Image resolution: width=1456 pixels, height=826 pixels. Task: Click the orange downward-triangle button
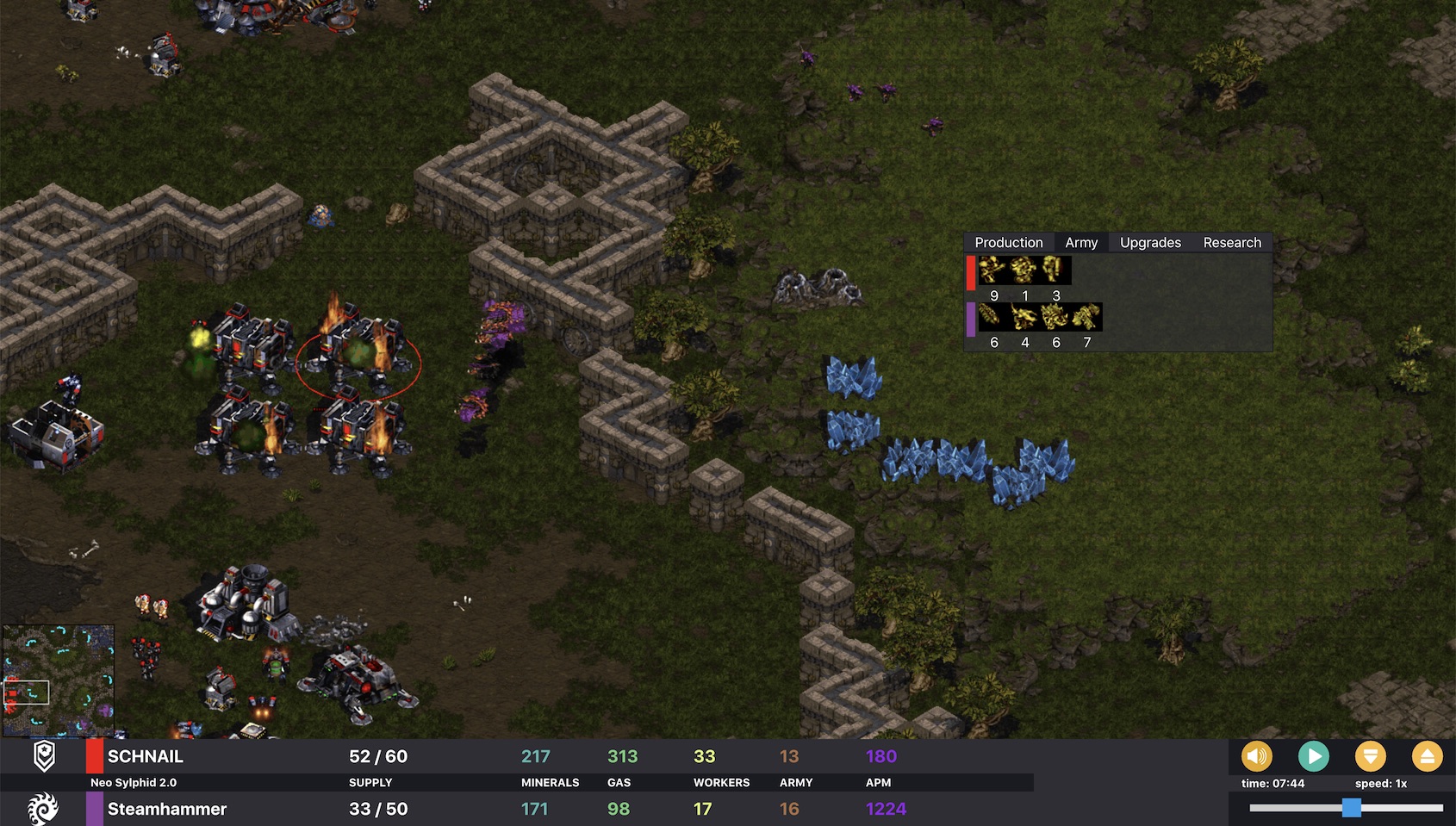pos(1370,756)
